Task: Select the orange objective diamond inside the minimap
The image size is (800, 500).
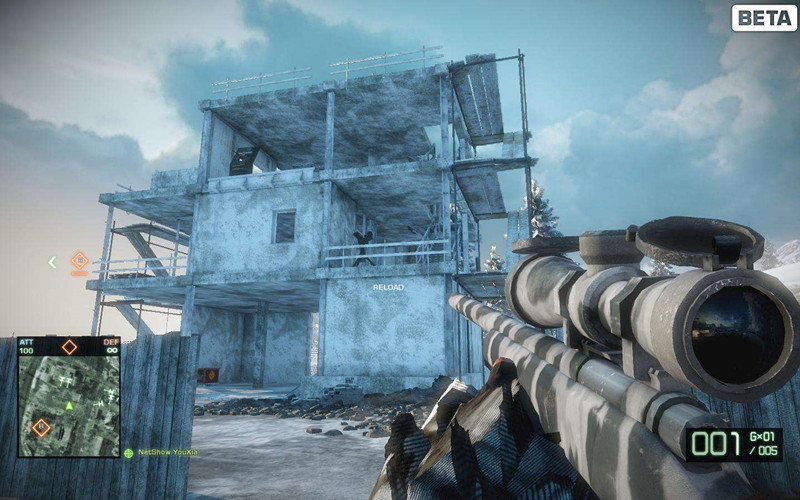Action: click(41, 427)
